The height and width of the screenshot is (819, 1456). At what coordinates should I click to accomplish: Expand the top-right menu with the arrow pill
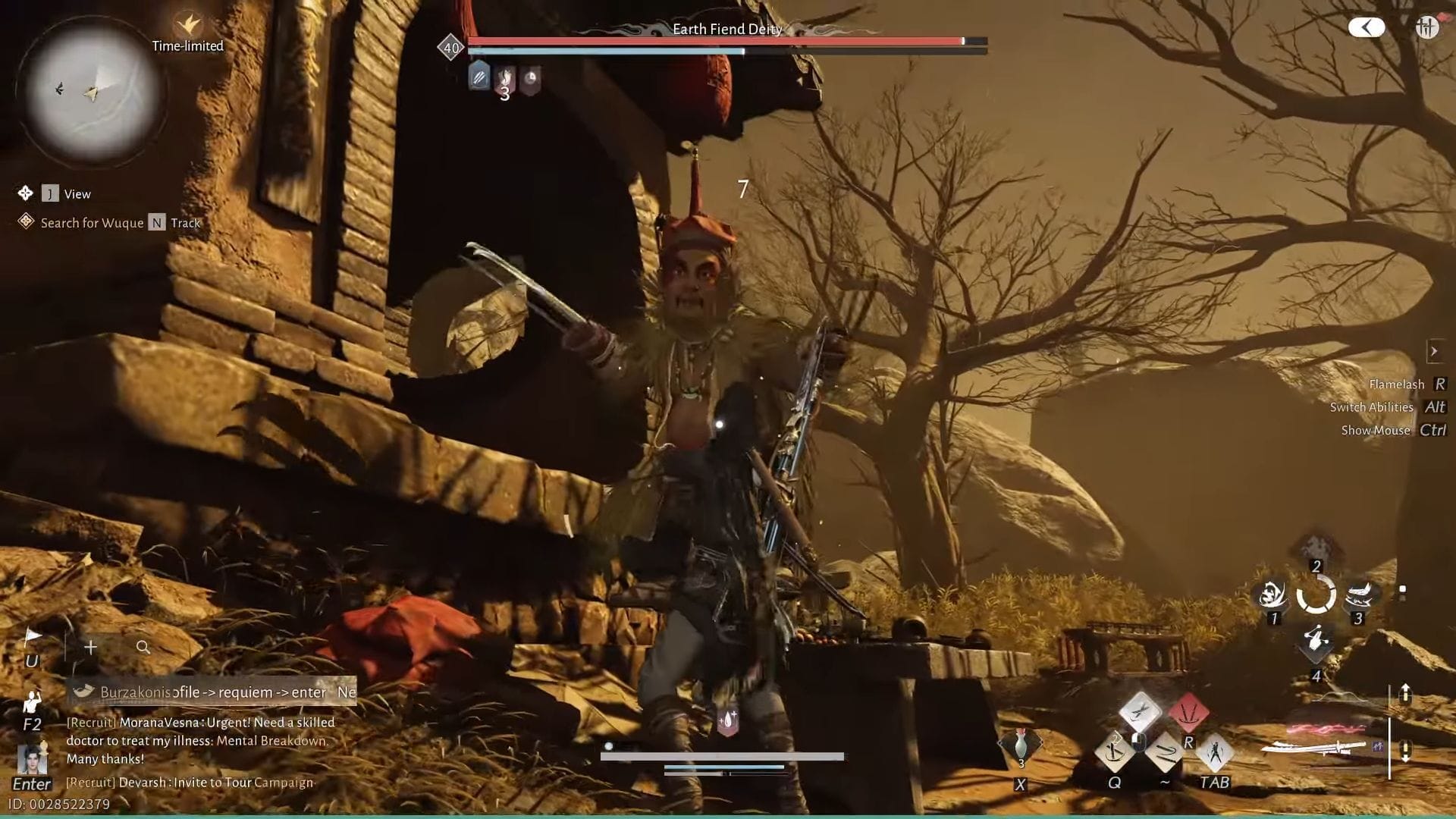point(1367,28)
